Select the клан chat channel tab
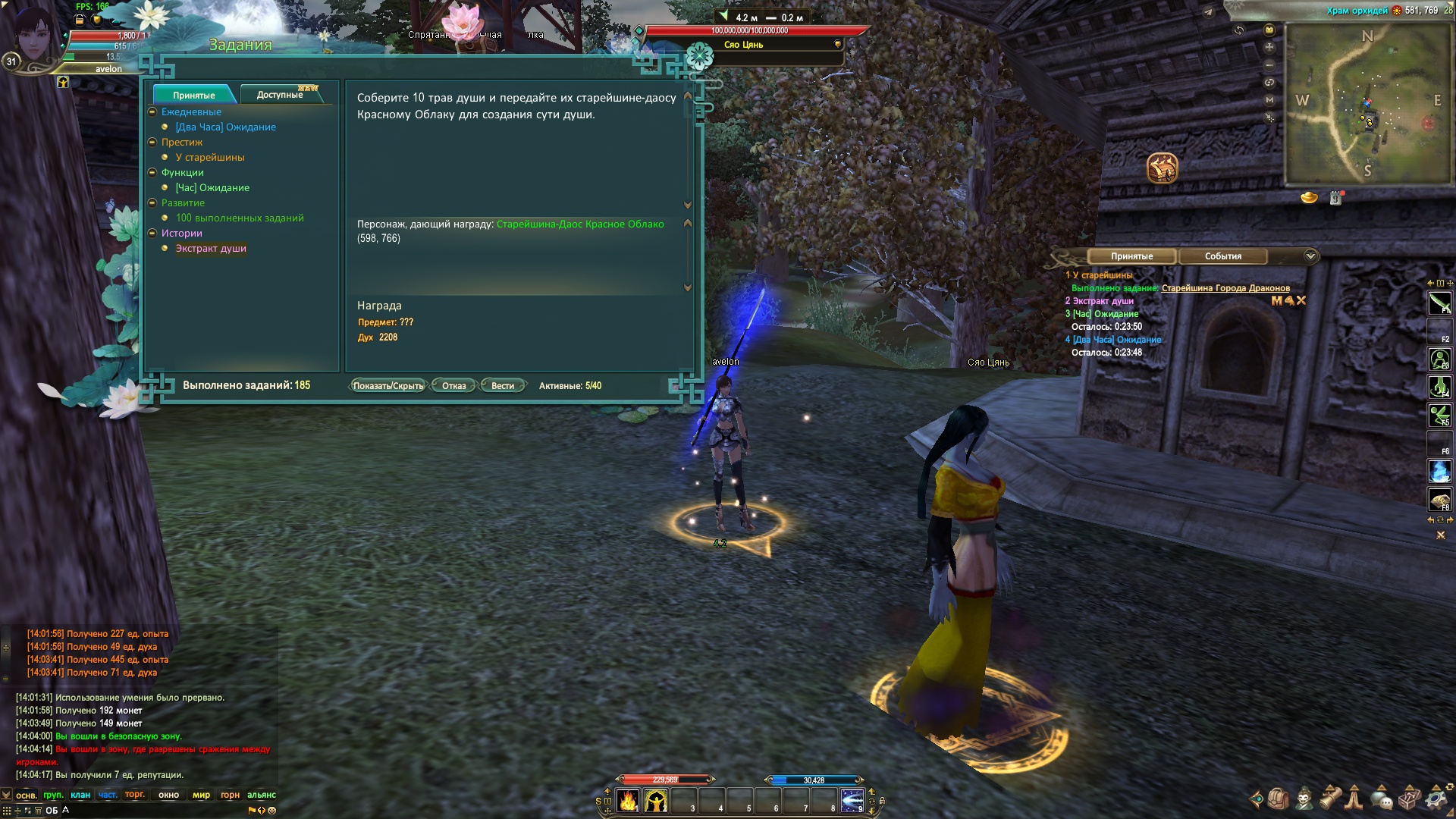Screen dimensions: 1456x819 80,795
